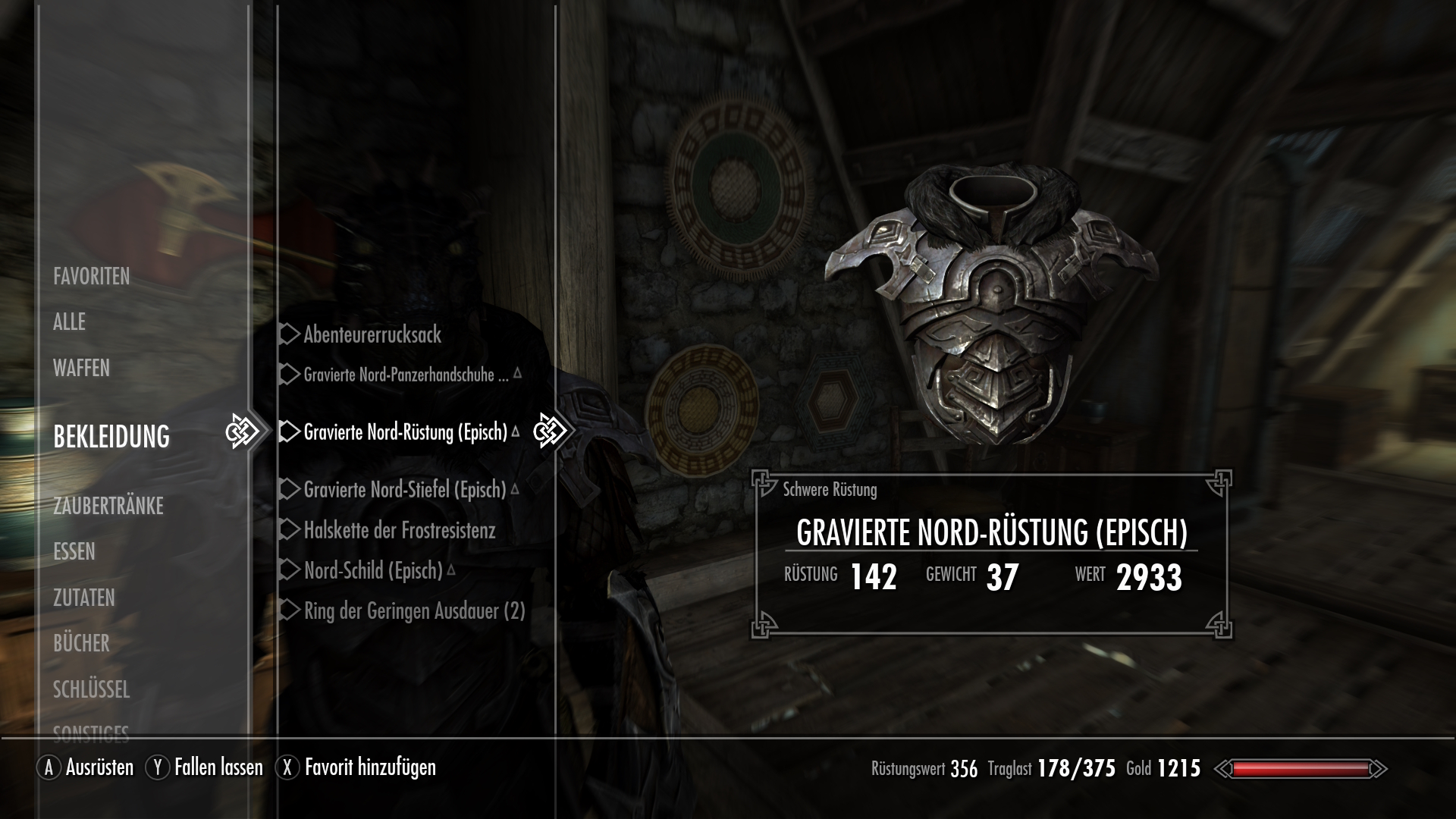Choose the Abenteurerrucksack item
The width and height of the screenshot is (1456, 819).
[x=372, y=334]
